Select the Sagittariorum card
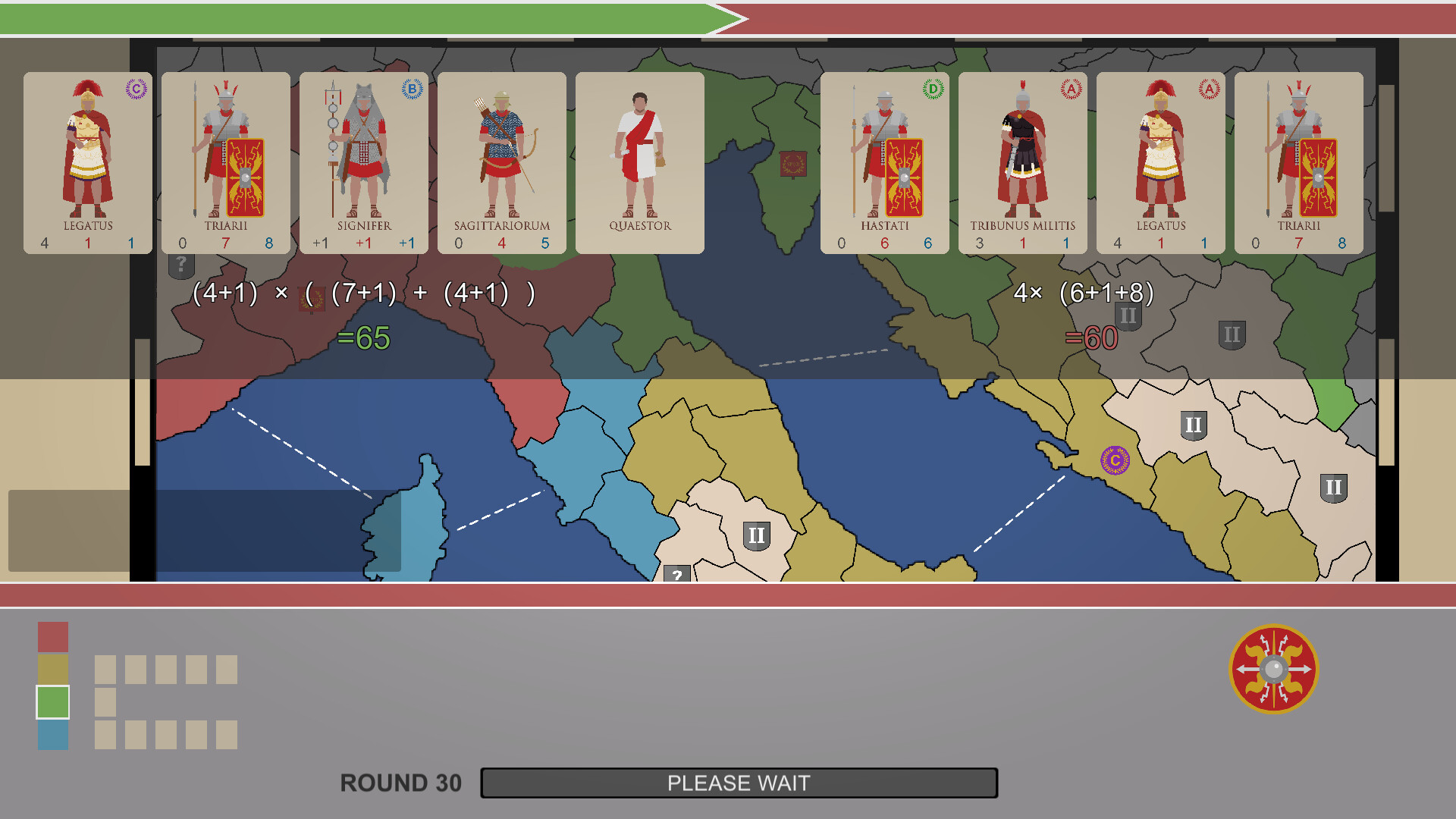Screen dimensions: 1456x819 pyautogui.click(x=502, y=162)
